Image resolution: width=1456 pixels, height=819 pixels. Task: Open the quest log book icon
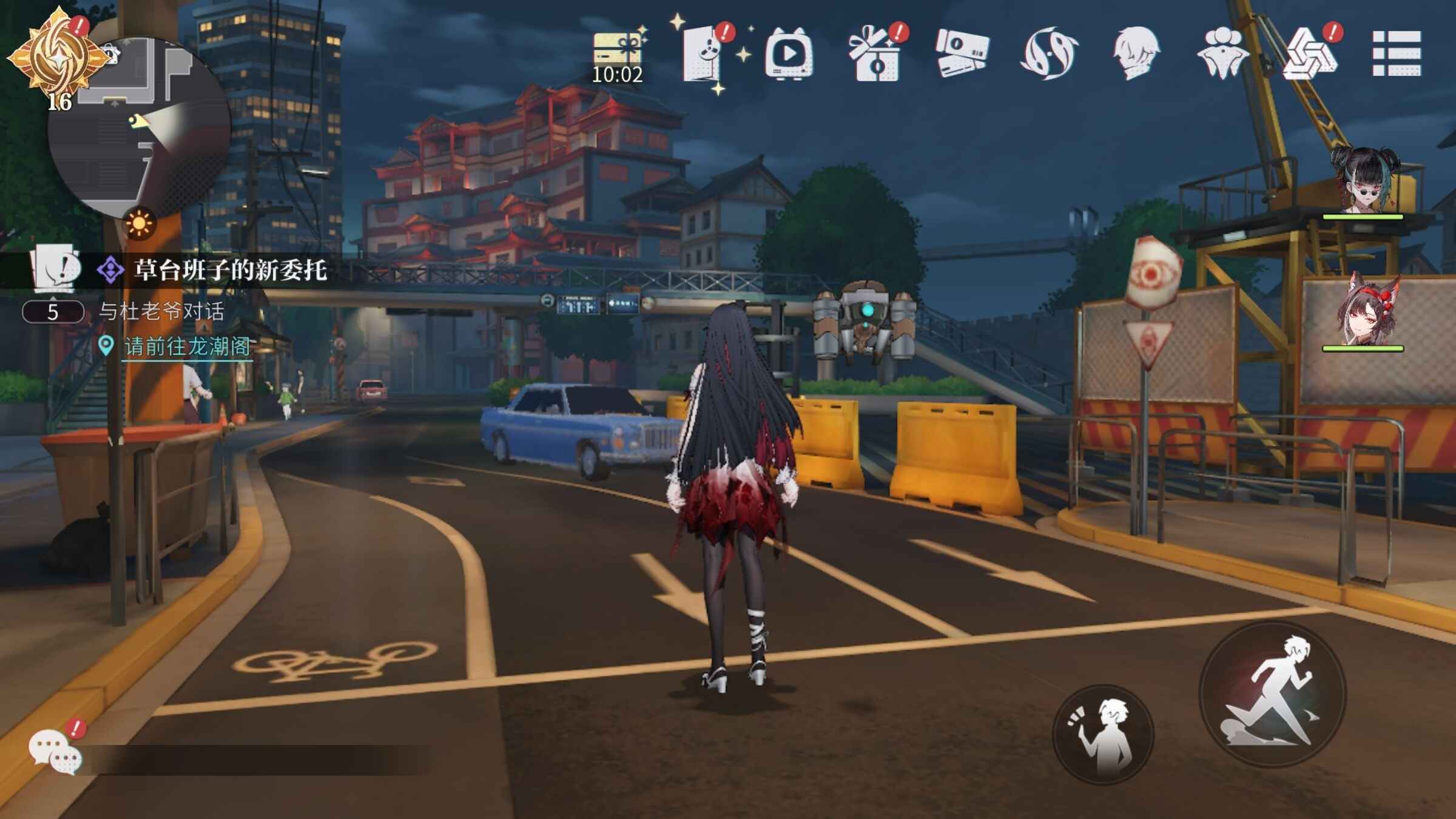(56, 267)
